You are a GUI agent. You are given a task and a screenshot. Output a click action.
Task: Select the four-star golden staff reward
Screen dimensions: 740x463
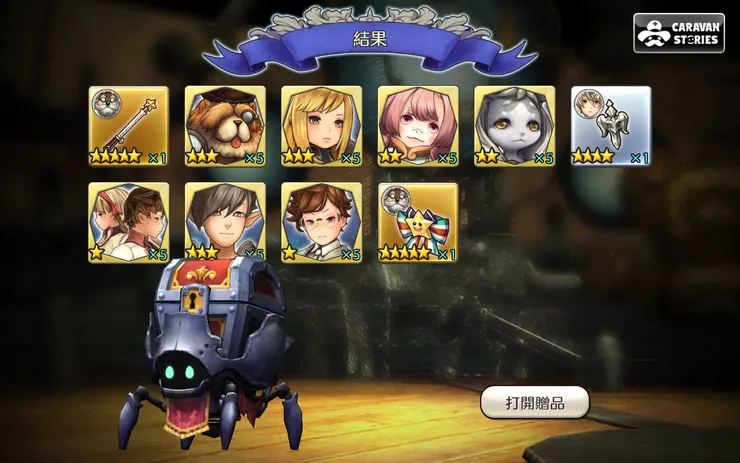128,126
